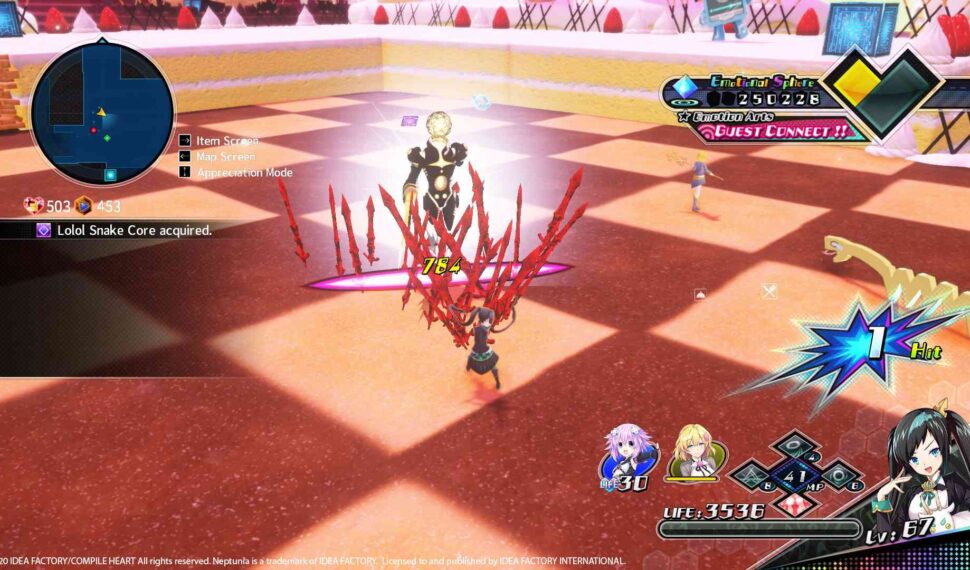This screenshot has width=970, height=570.
Task: Choose the blonde party member portrait
Action: tap(692, 452)
